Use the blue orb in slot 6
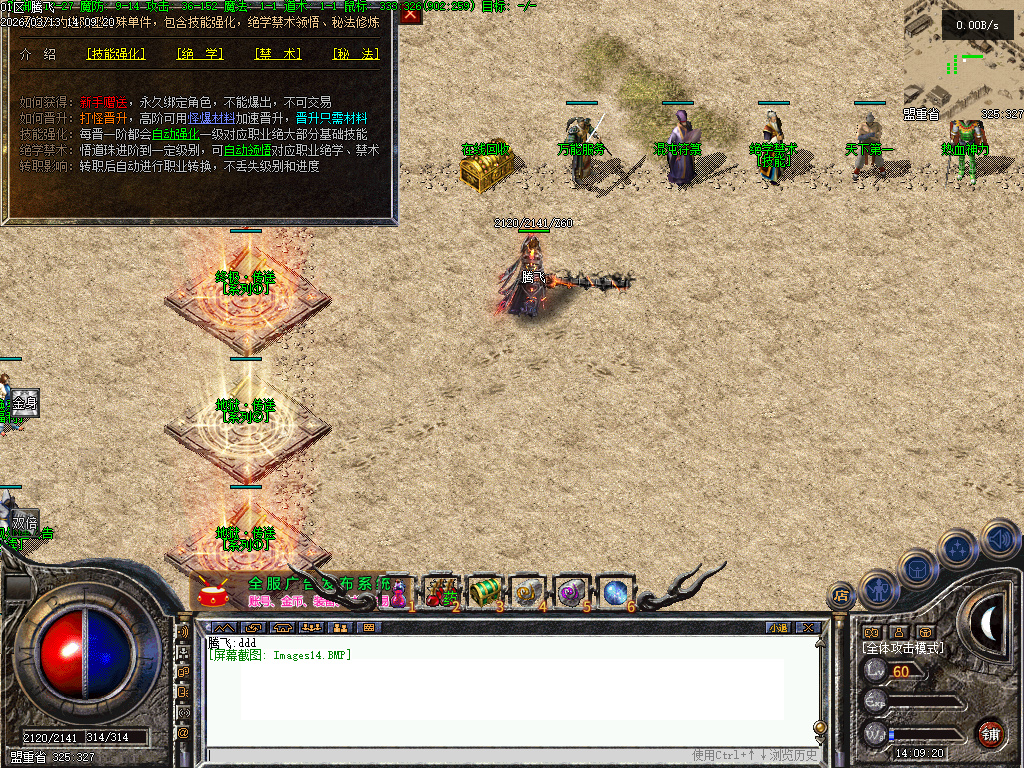The height and width of the screenshot is (768, 1024). point(615,592)
